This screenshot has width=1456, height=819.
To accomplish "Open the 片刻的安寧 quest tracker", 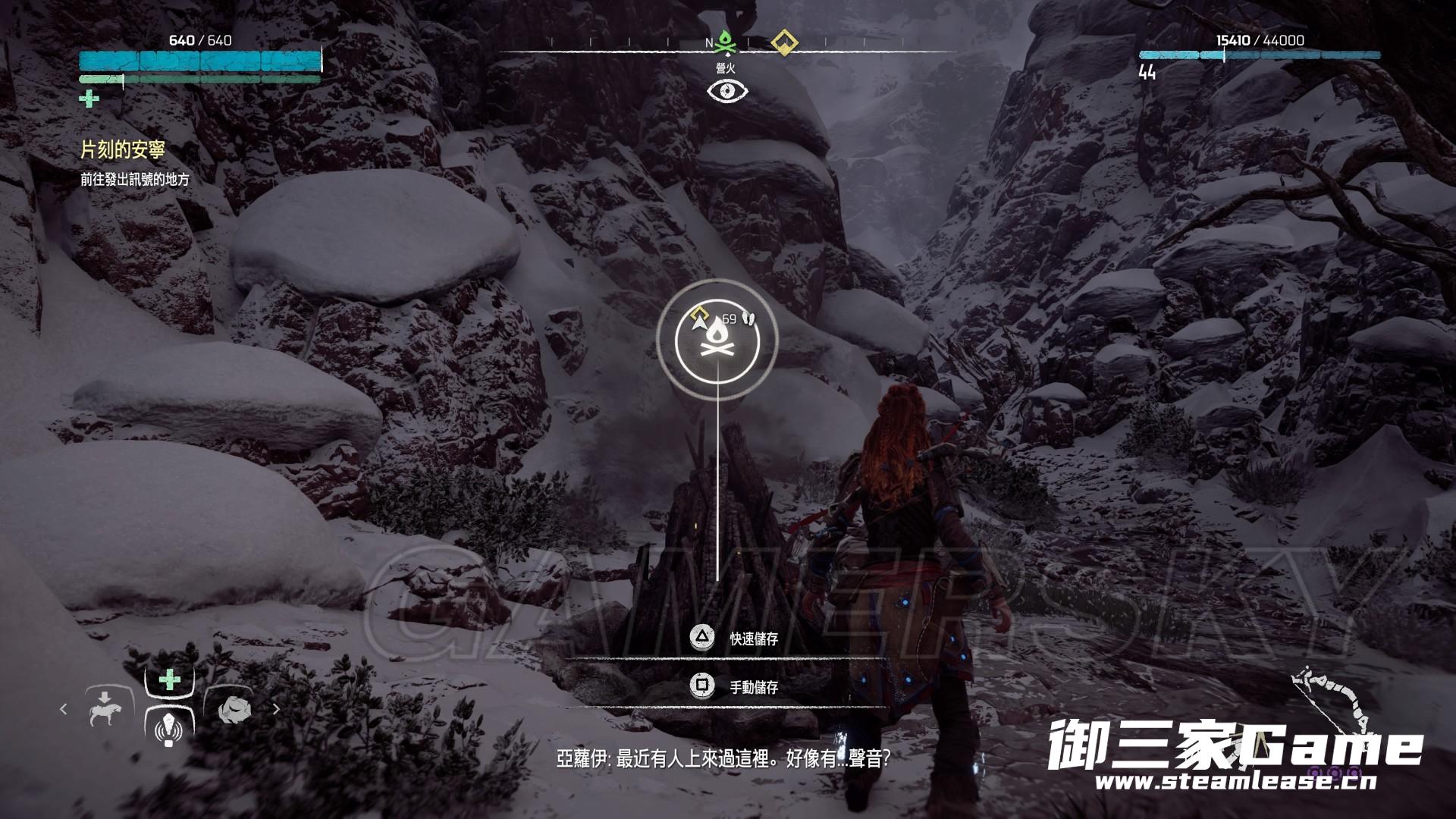I will coord(123,150).
